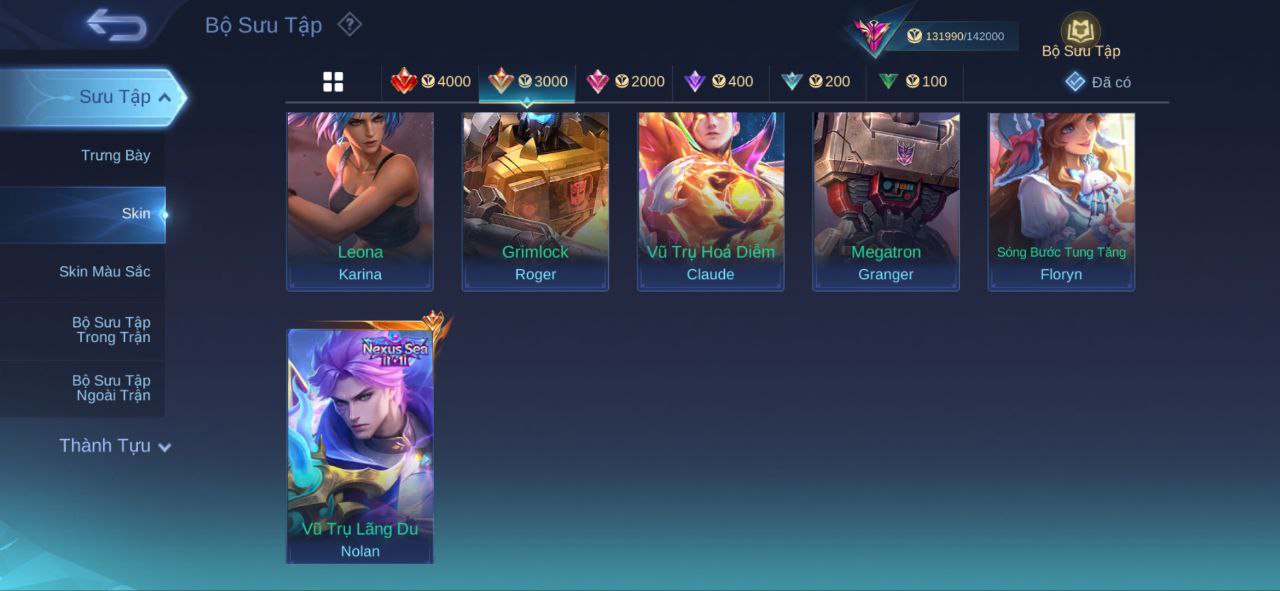The height and width of the screenshot is (591, 1280).
Task: Switch to the 400 points tier tab
Action: 719,82
